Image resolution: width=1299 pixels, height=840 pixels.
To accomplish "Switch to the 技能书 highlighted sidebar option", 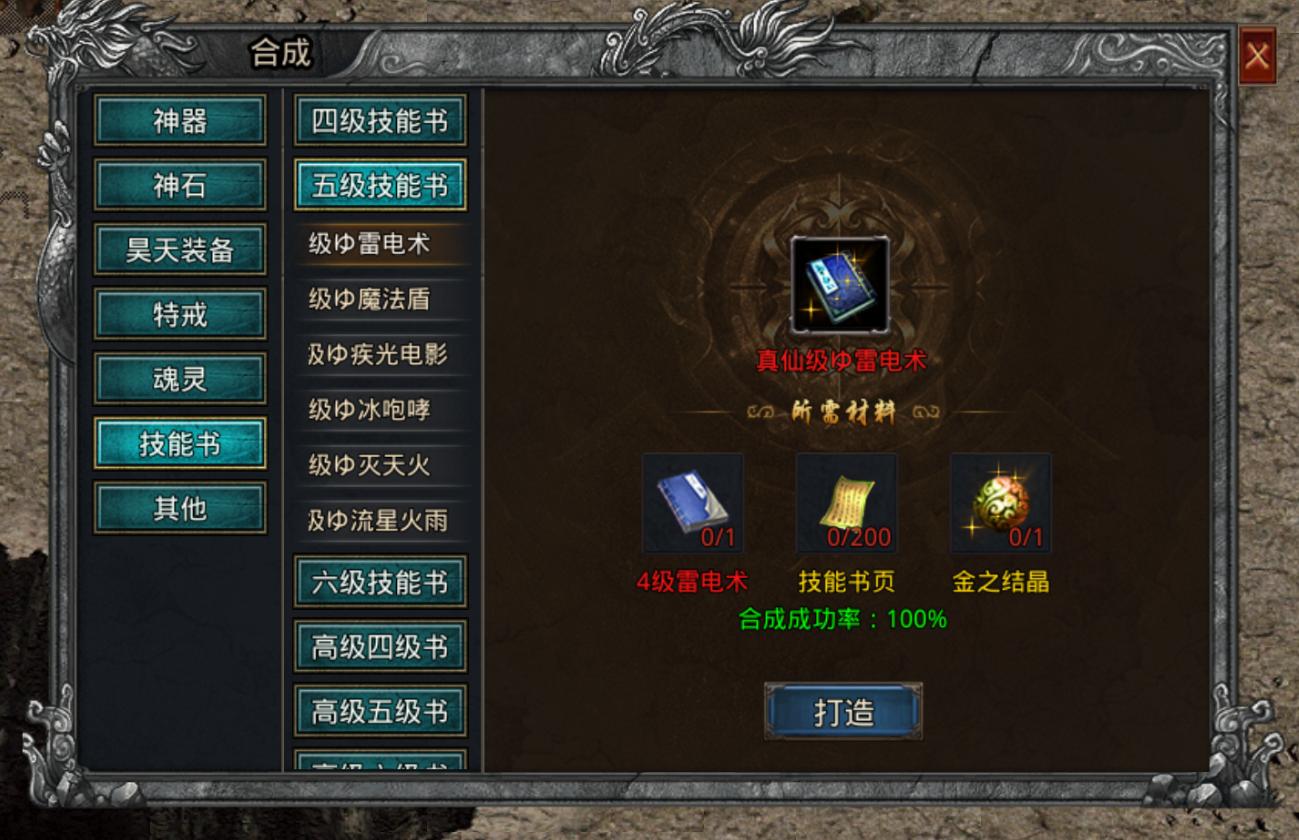I will [x=180, y=442].
